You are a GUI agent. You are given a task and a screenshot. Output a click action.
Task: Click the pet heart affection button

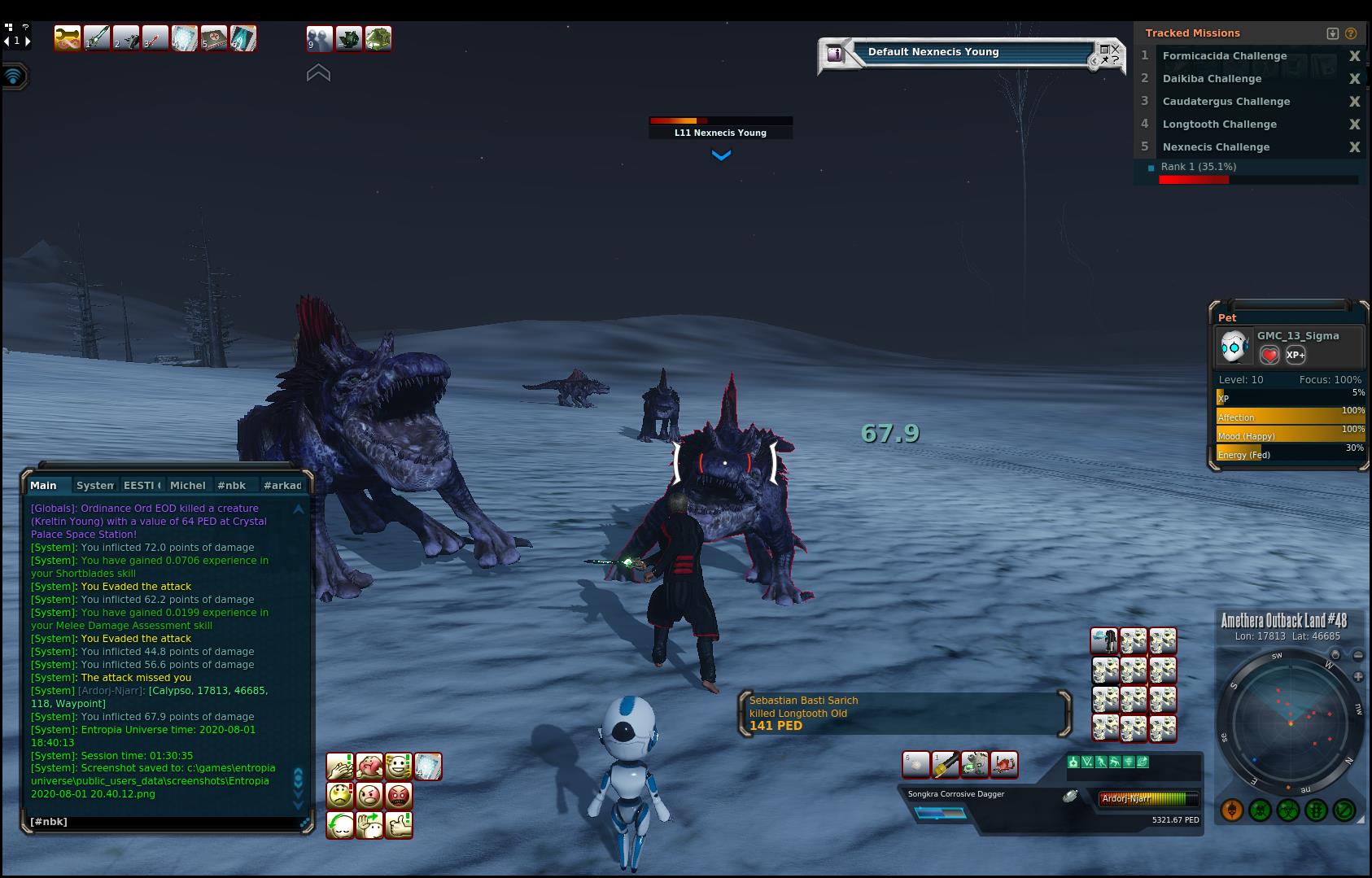(1269, 355)
